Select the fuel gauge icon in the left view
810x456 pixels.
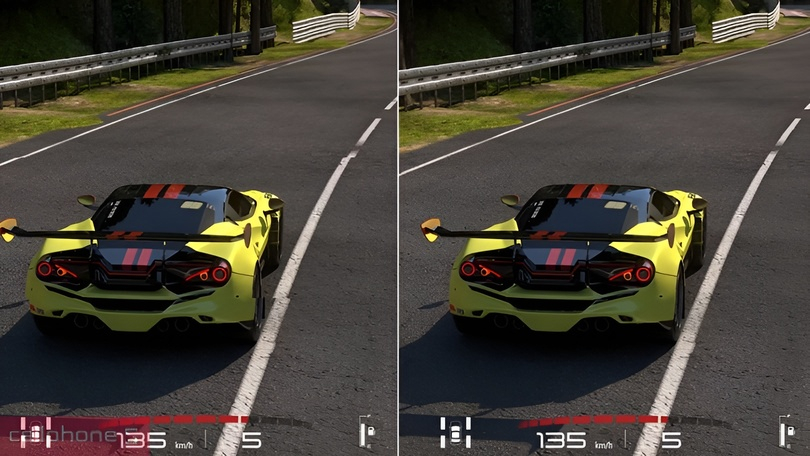[x=367, y=433]
